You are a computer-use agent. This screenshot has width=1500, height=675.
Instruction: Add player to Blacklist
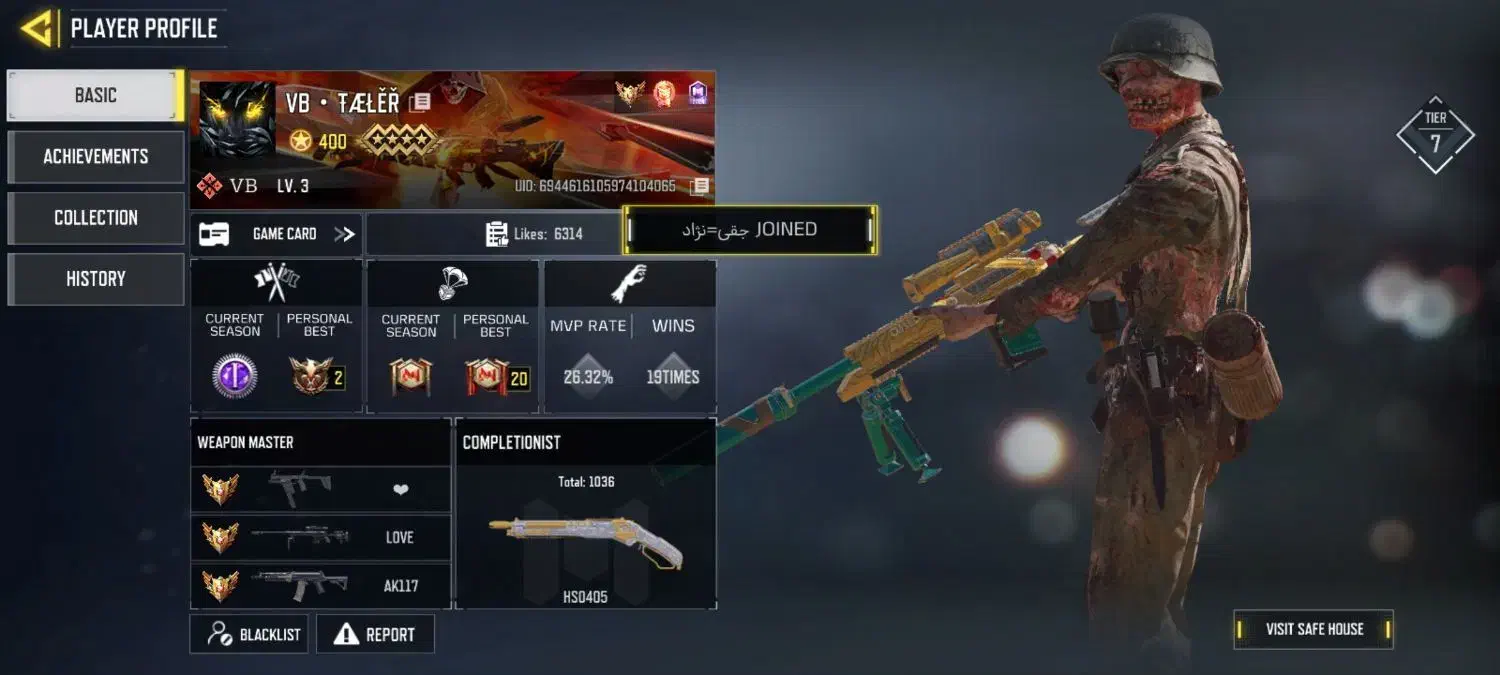250,634
